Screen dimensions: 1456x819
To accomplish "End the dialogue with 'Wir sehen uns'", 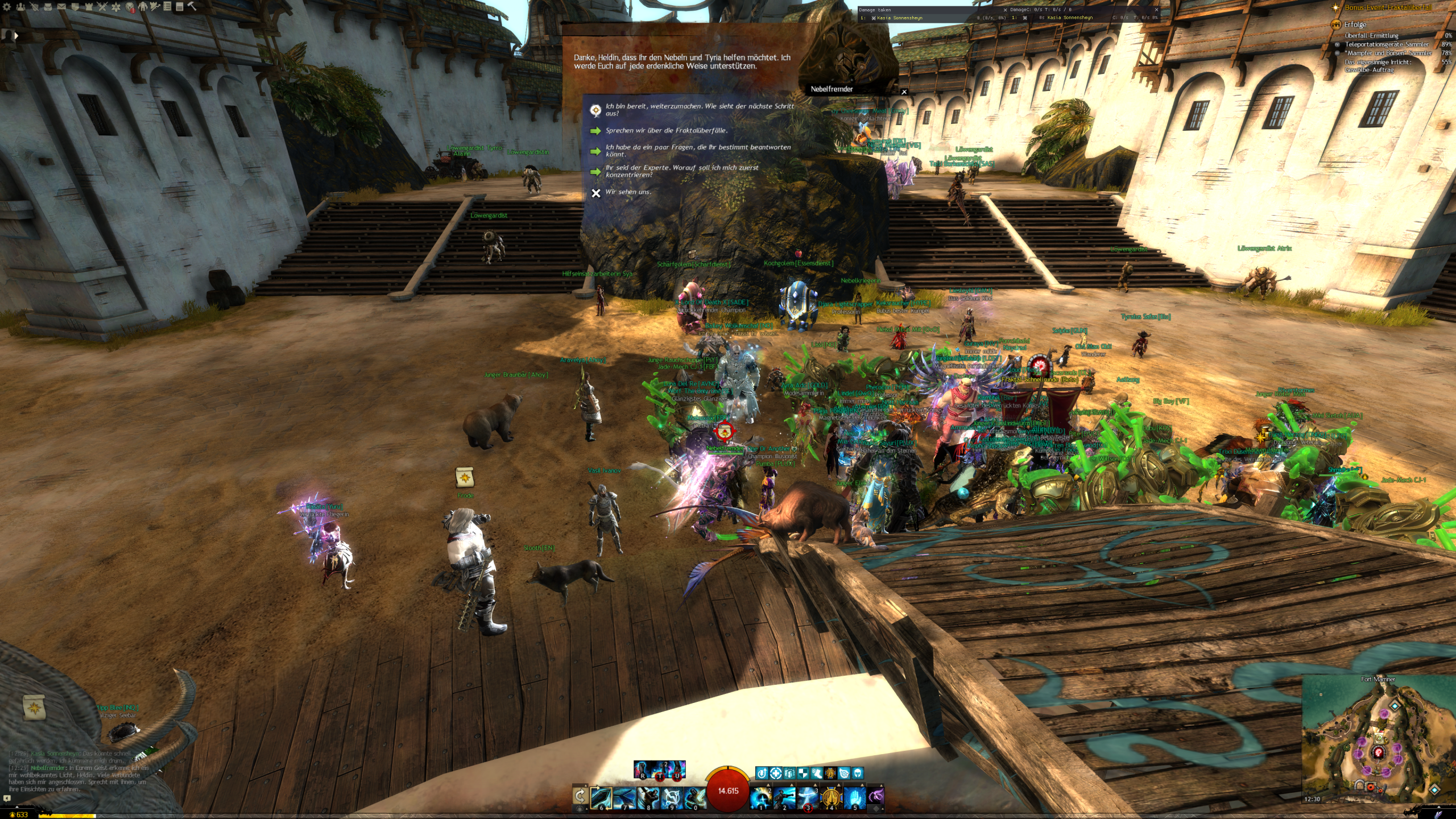I will point(628,192).
